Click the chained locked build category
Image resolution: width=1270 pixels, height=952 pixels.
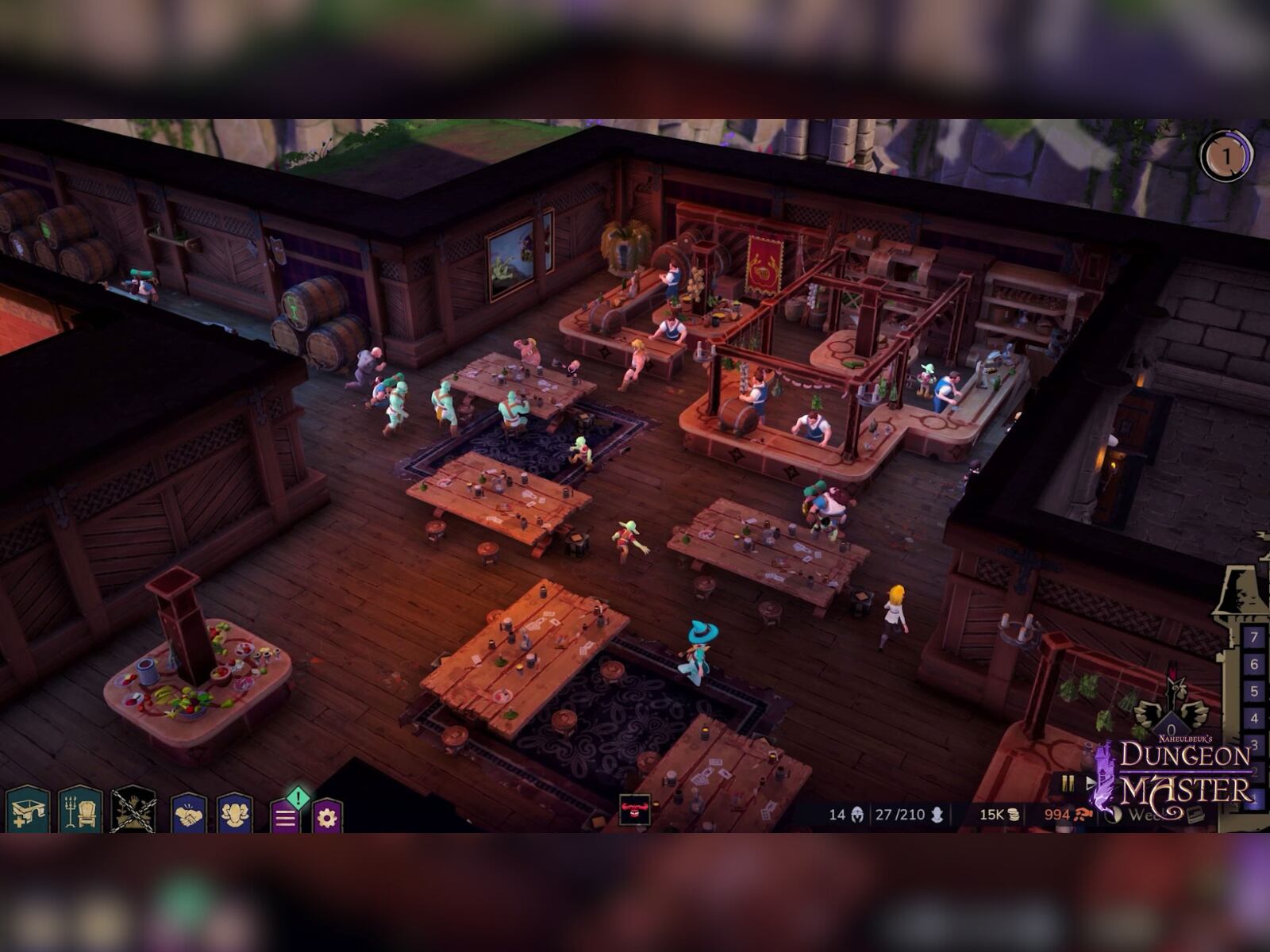133,811
